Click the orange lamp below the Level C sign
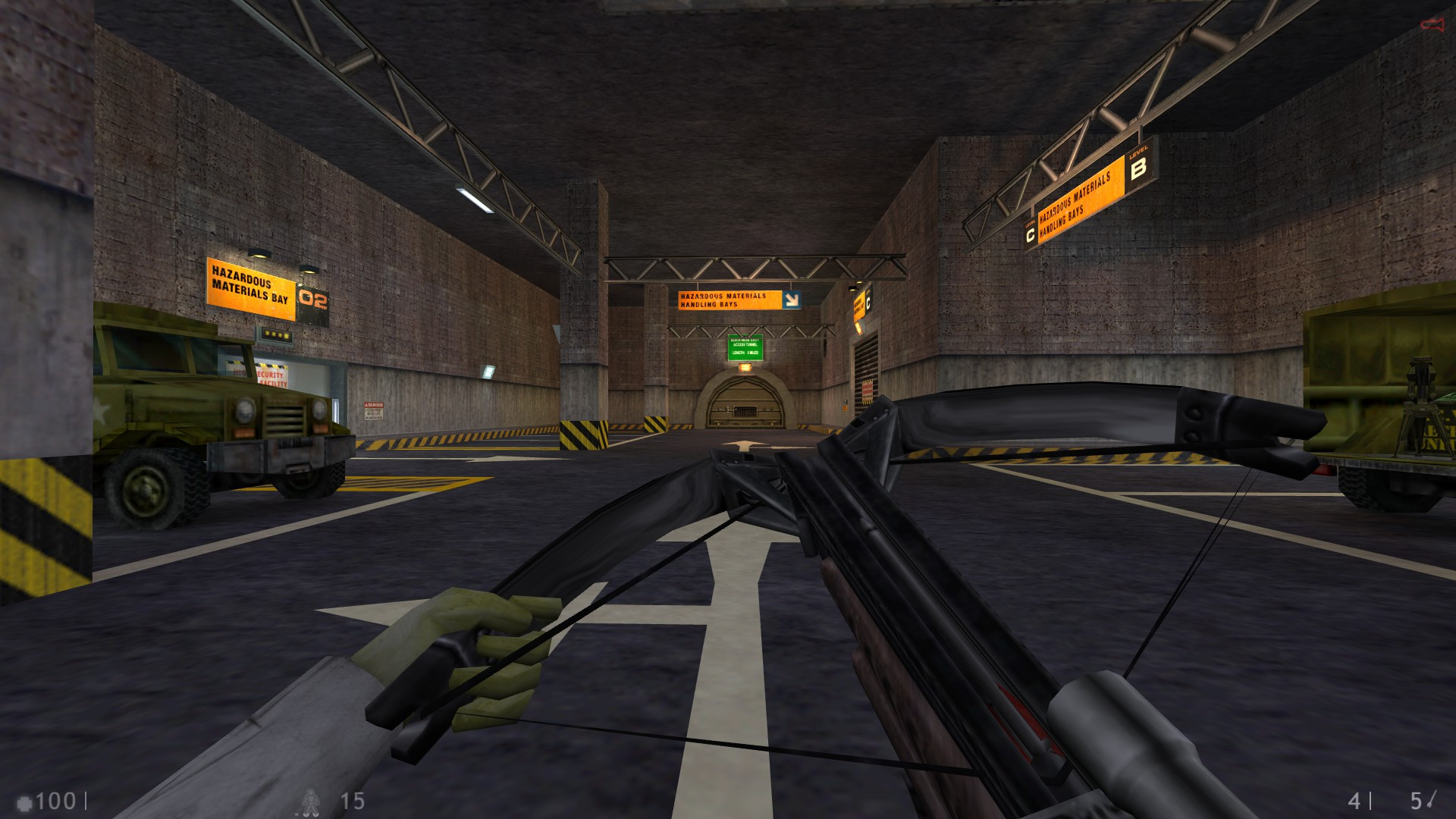 click(858, 328)
